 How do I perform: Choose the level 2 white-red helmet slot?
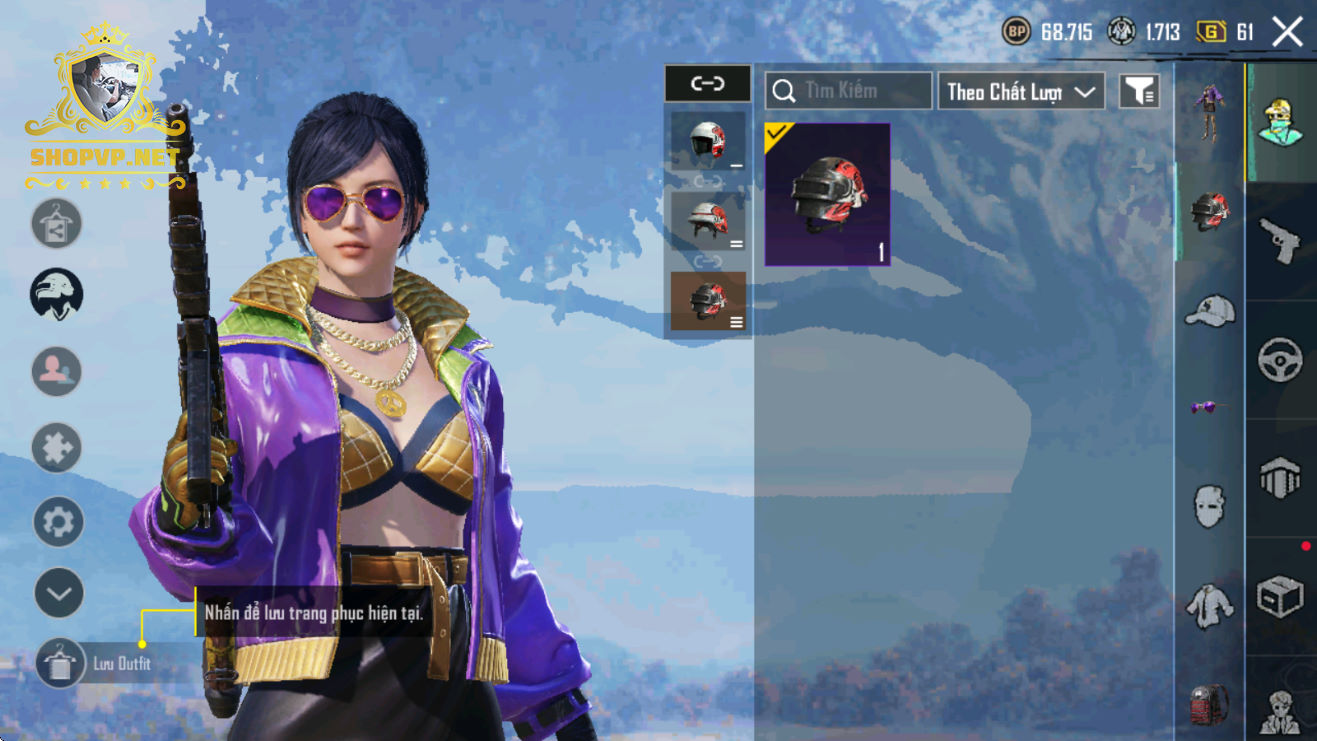(707, 220)
